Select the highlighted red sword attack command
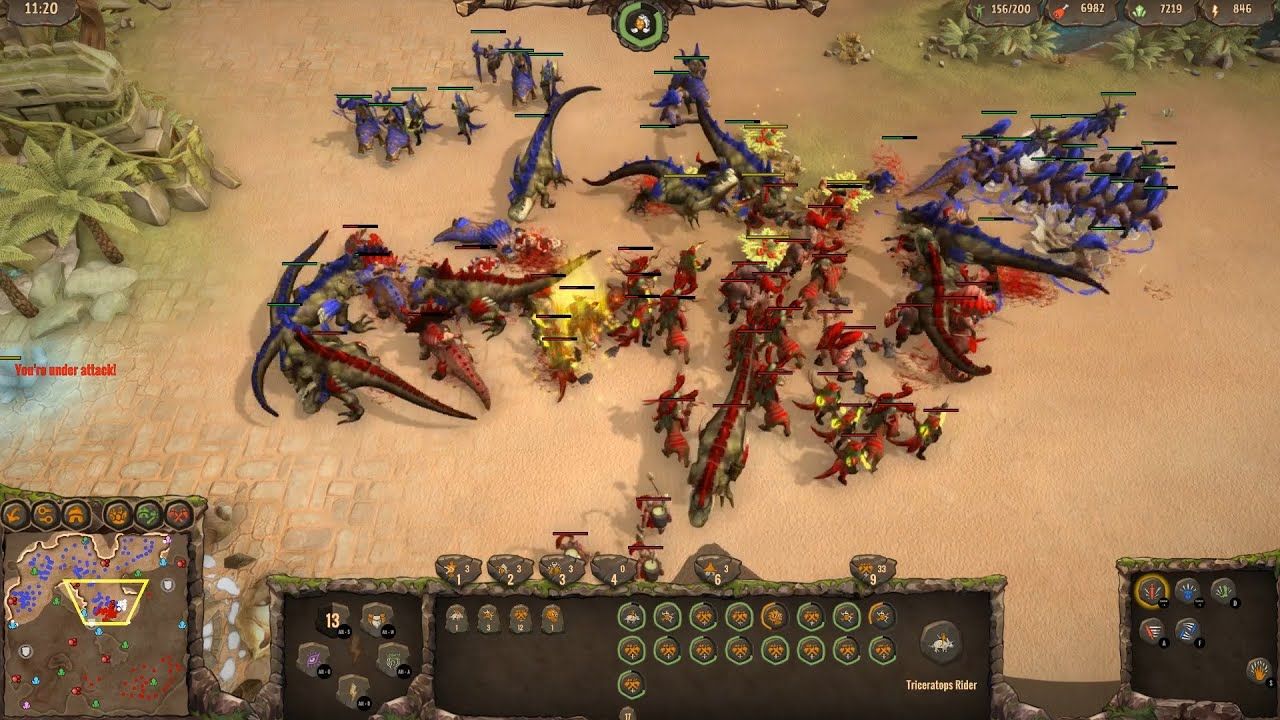 point(1151,592)
